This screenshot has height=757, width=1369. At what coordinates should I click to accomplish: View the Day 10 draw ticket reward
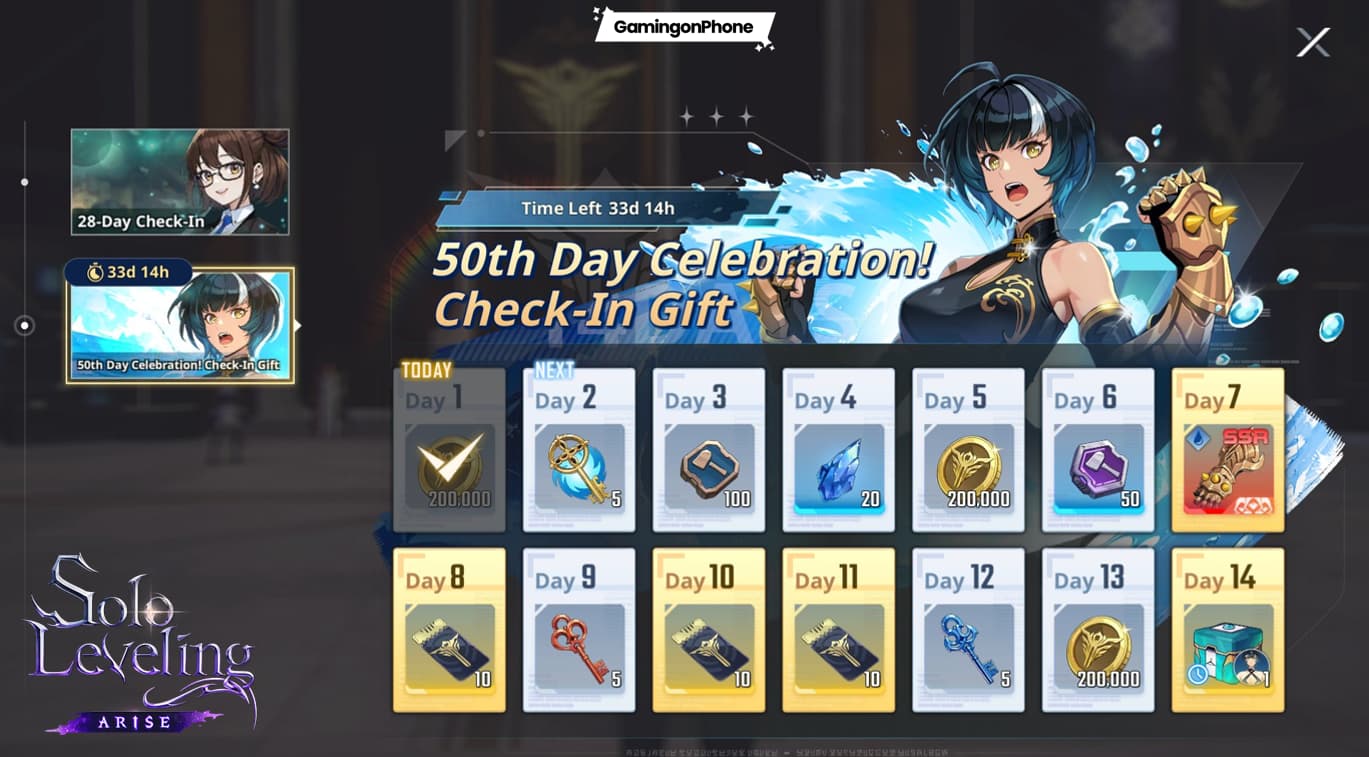(x=709, y=645)
